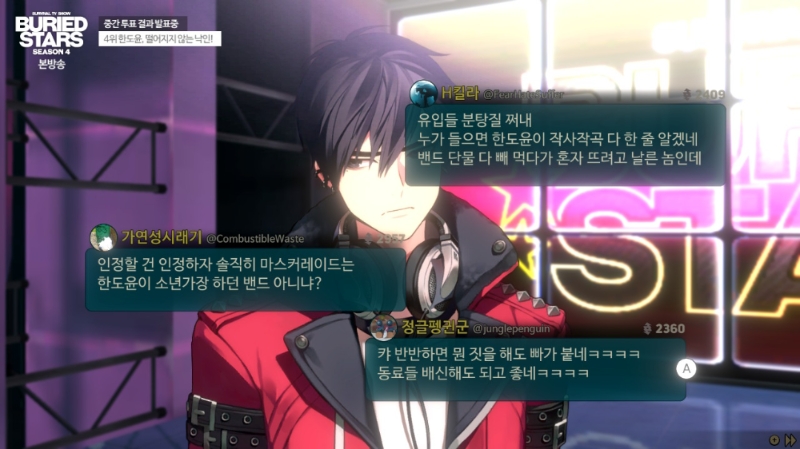Click the round plus icon beside fast-forward
The height and width of the screenshot is (449, 800).
pos(773,440)
